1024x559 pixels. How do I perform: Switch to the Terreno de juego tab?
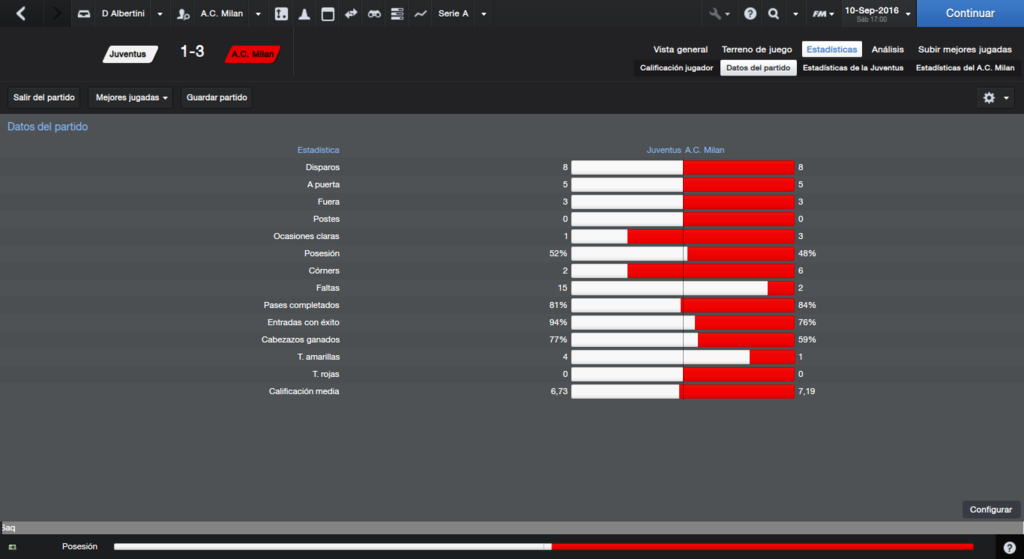pos(757,49)
